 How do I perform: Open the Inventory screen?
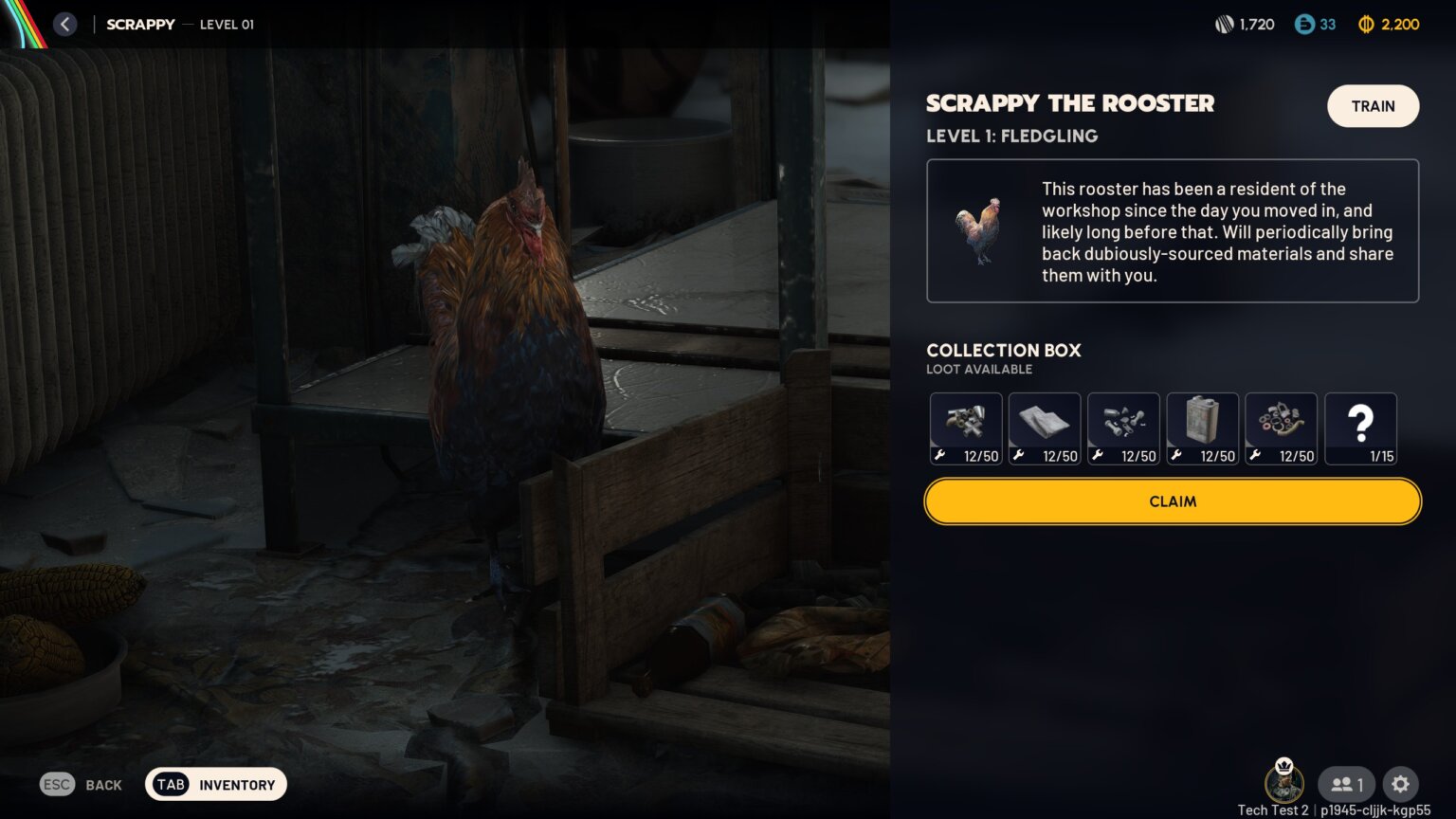(216, 785)
